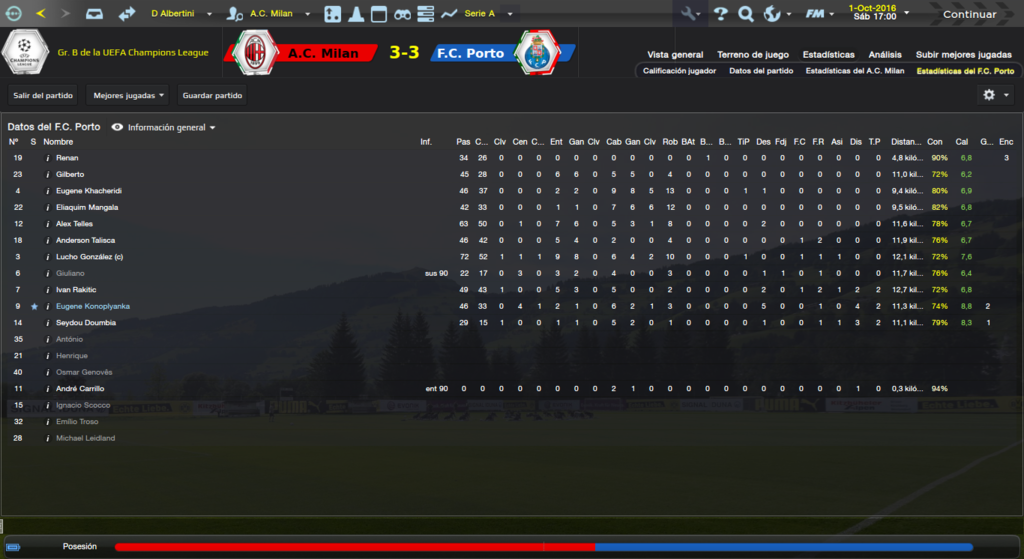Go back with the yellow arrow
Screen dimensions: 1024x559
pos(40,14)
